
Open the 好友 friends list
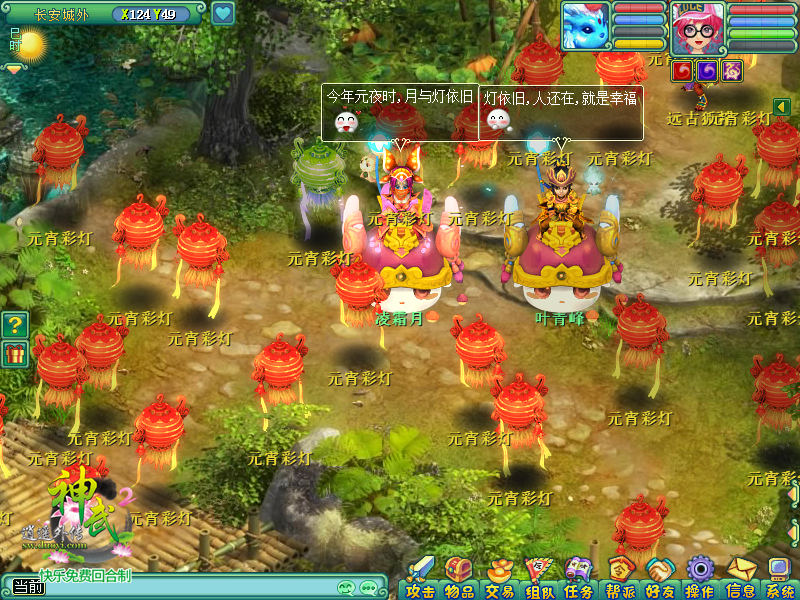(x=659, y=576)
